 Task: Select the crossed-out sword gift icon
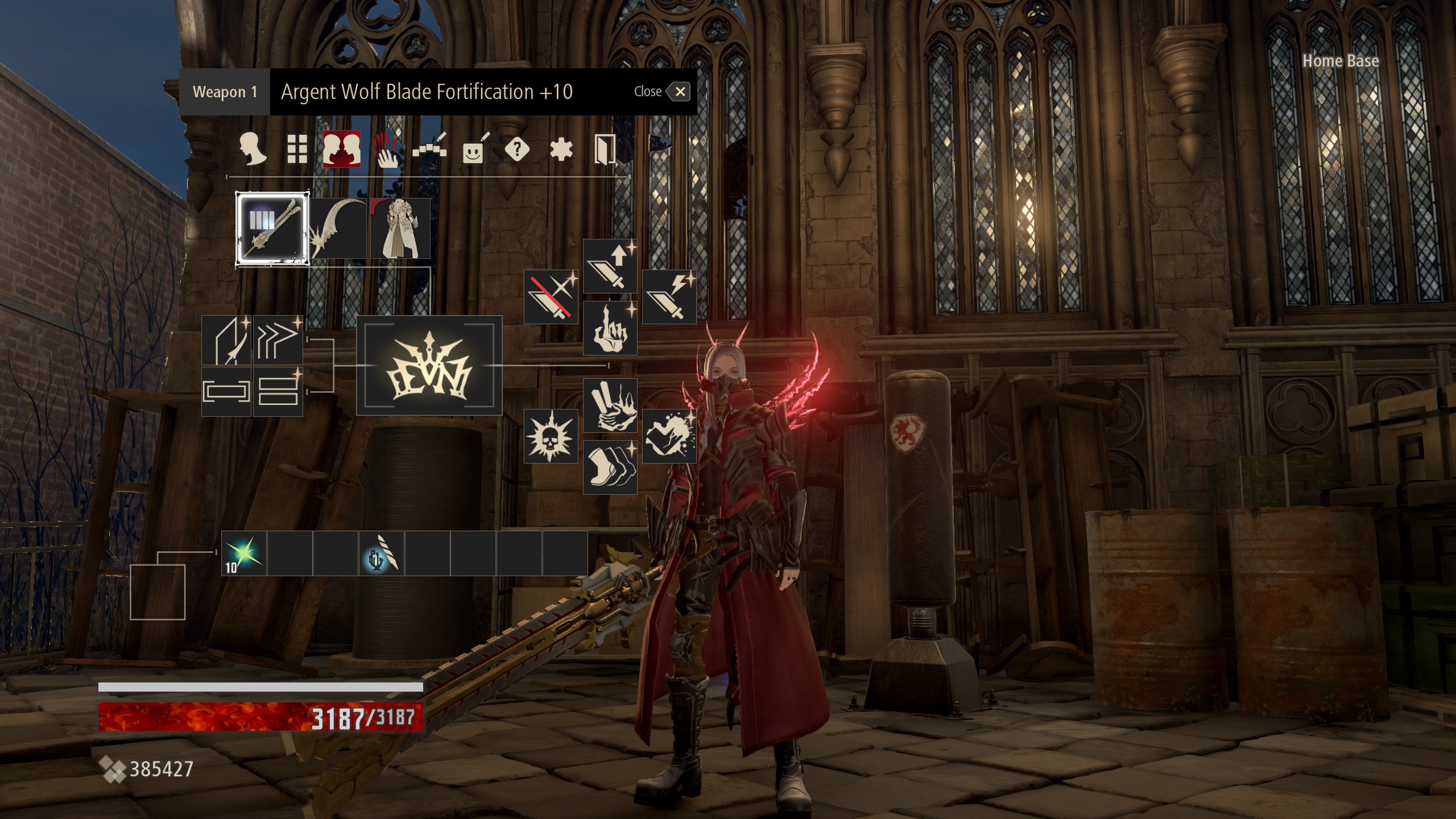click(551, 296)
